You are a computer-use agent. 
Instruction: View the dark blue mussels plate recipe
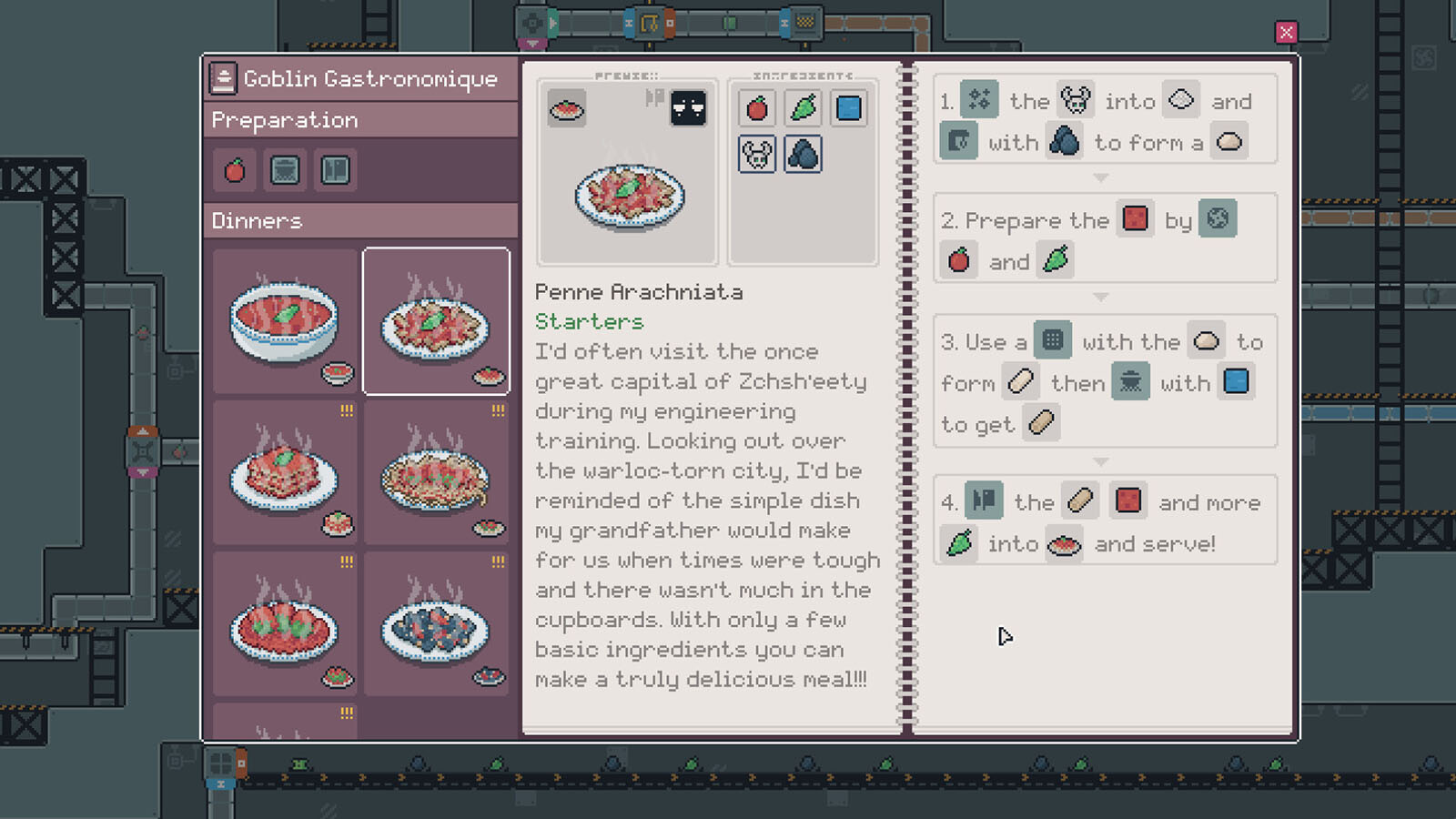tap(436, 625)
